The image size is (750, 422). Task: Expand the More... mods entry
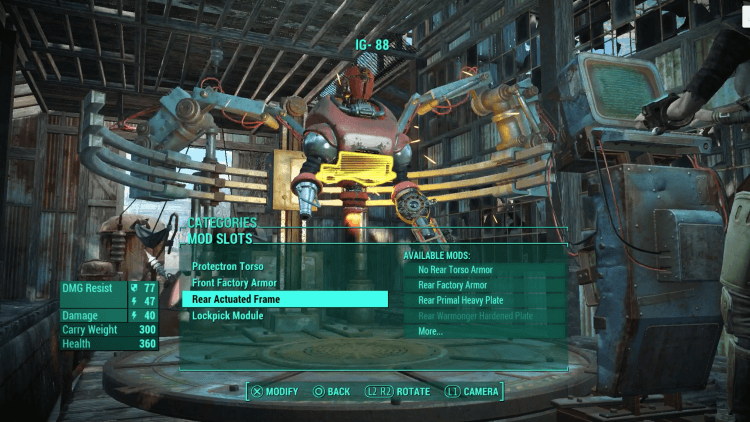tap(430, 331)
